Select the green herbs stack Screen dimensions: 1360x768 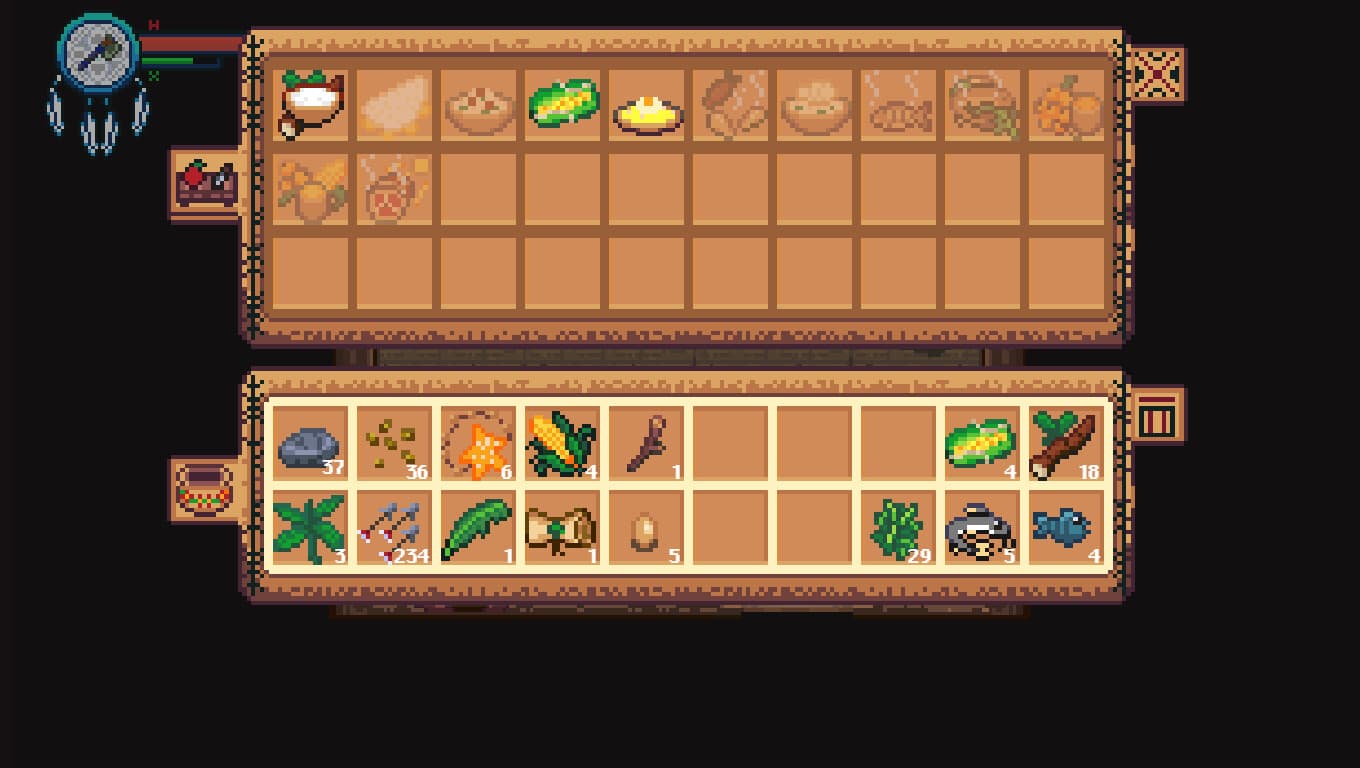click(899, 527)
